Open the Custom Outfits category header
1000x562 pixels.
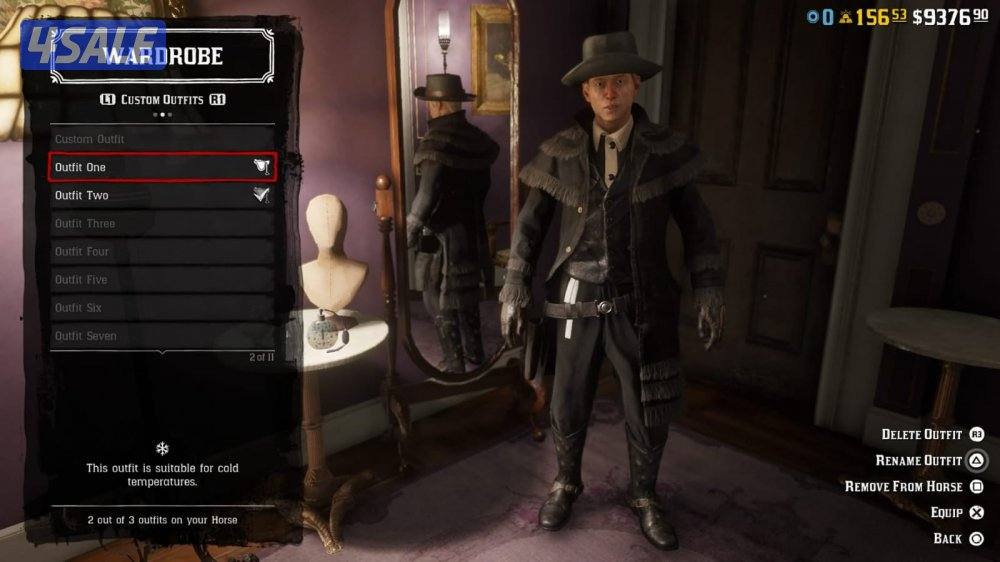(162, 100)
